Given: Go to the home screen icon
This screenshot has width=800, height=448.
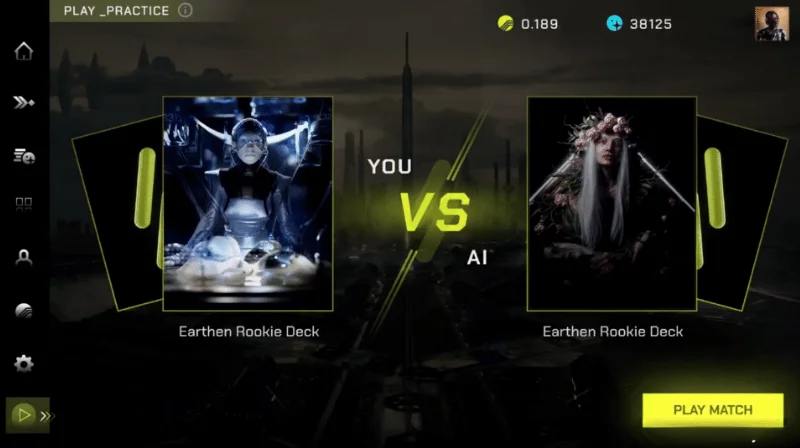Looking at the screenshot, I should click(24, 51).
